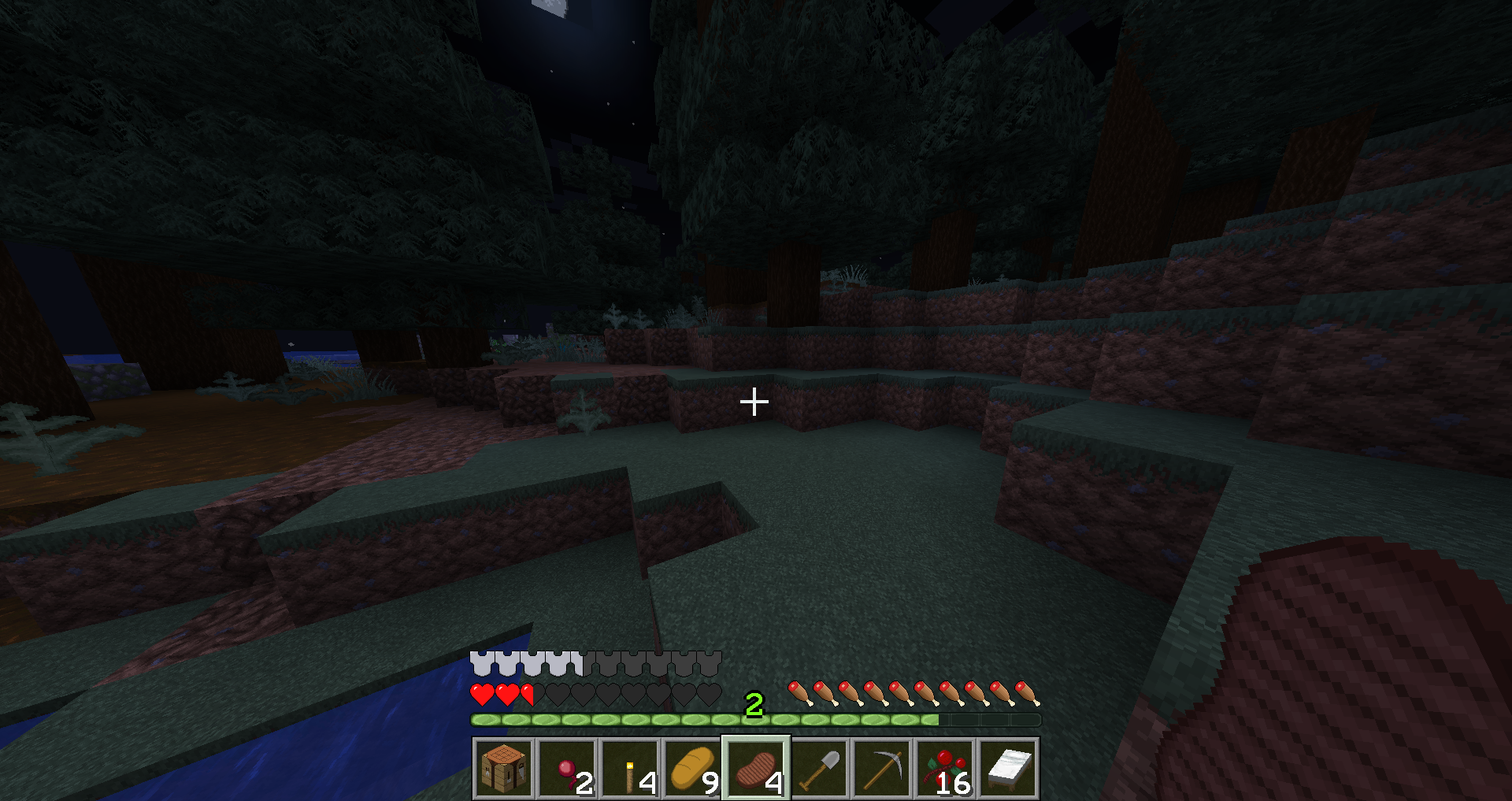Choose the white bed hotbar slot
Screen dimensions: 1512x801
click(1008, 769)
